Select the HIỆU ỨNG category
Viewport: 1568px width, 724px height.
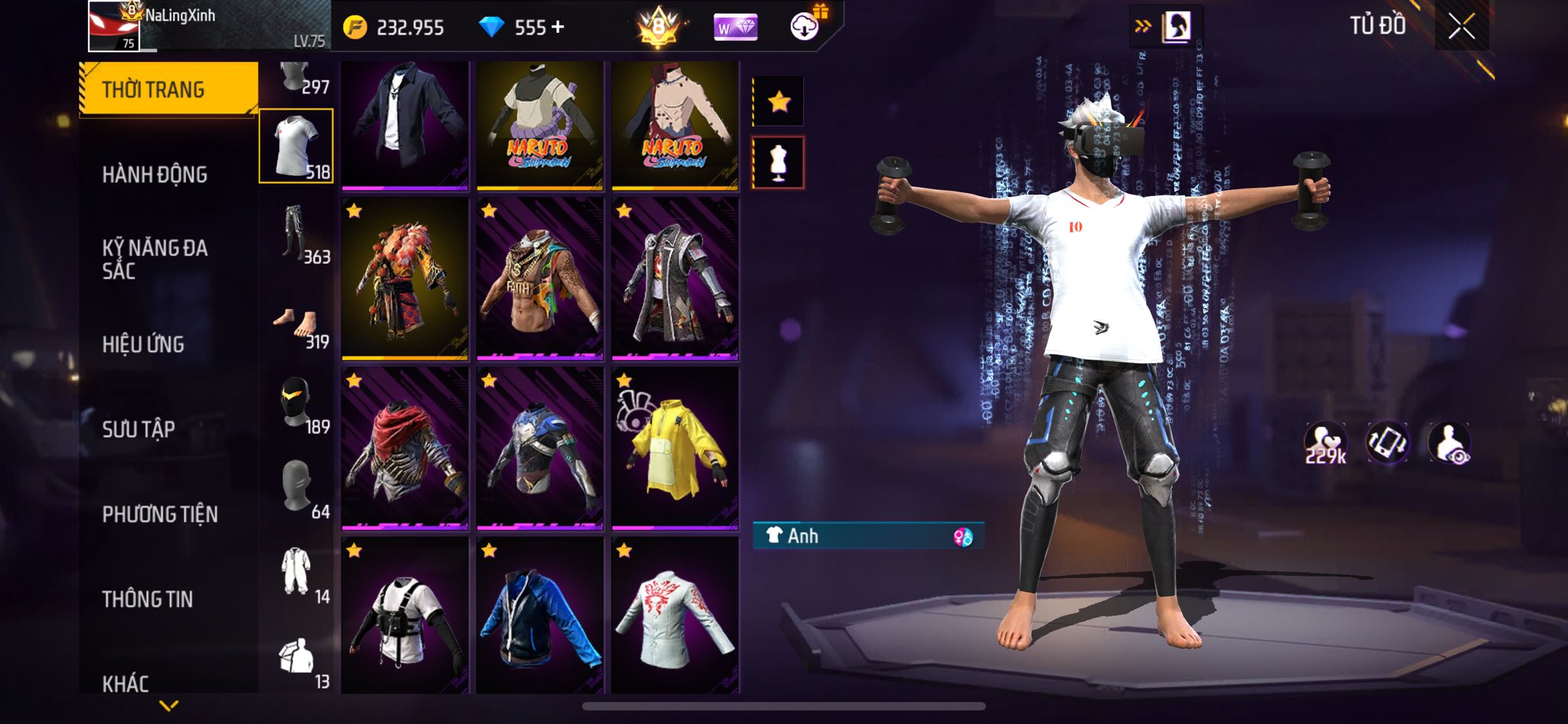143,345
